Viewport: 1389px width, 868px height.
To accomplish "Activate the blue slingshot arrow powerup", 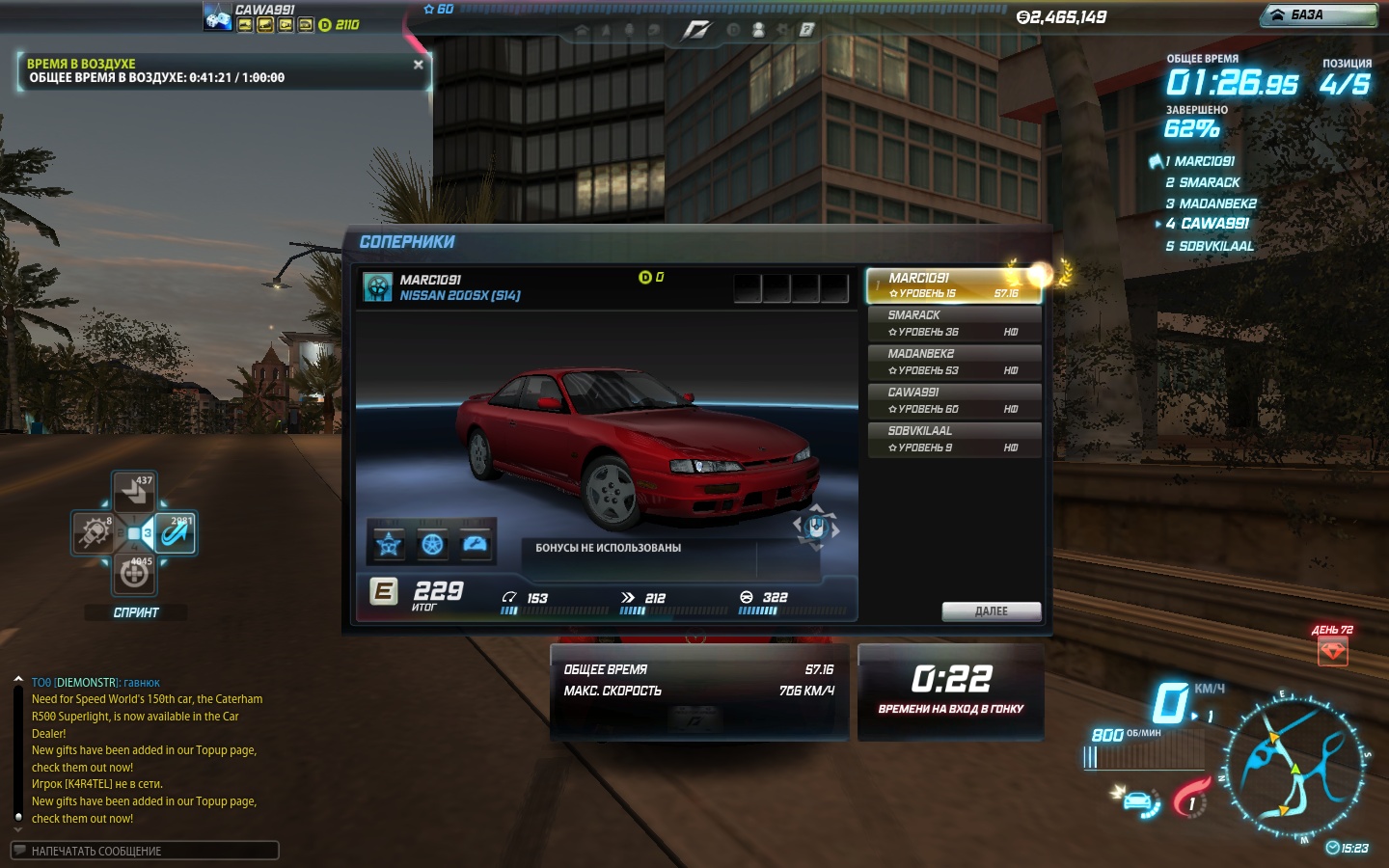I will (x=176, y=532).
